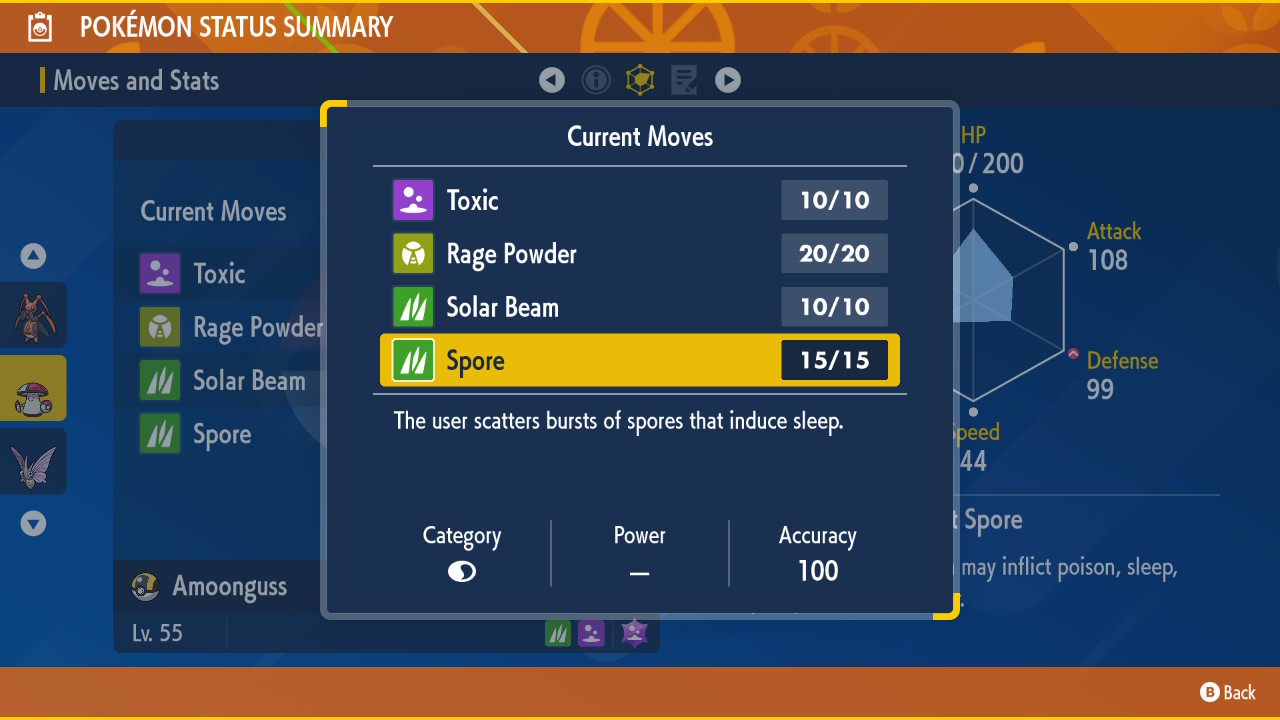The height and width of the screenshot is (720, 1280).
Task: Click the memo/notes icon beside Tera icon
Action: tap(684, 80)
